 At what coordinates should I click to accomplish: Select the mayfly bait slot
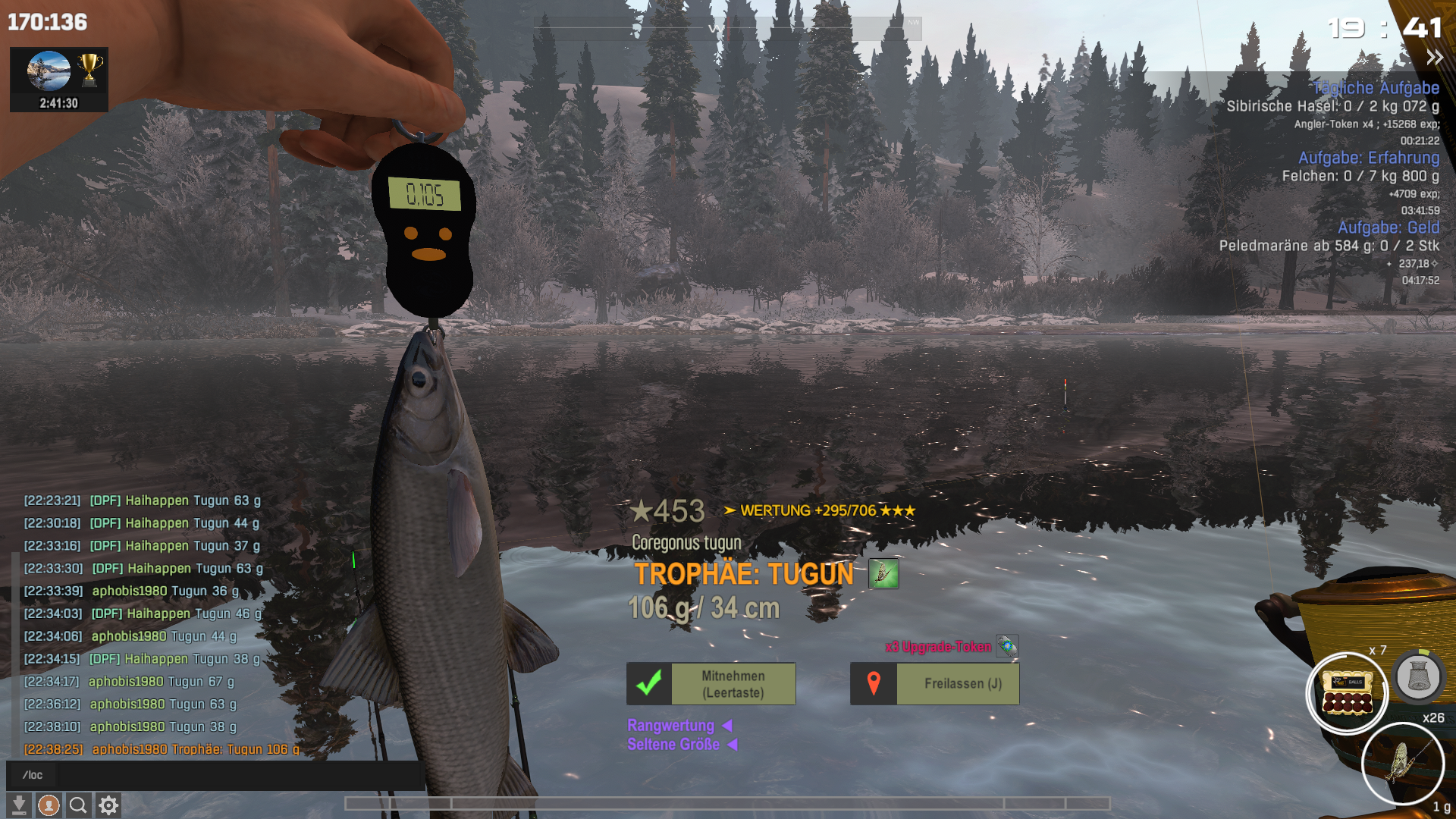1402,763
